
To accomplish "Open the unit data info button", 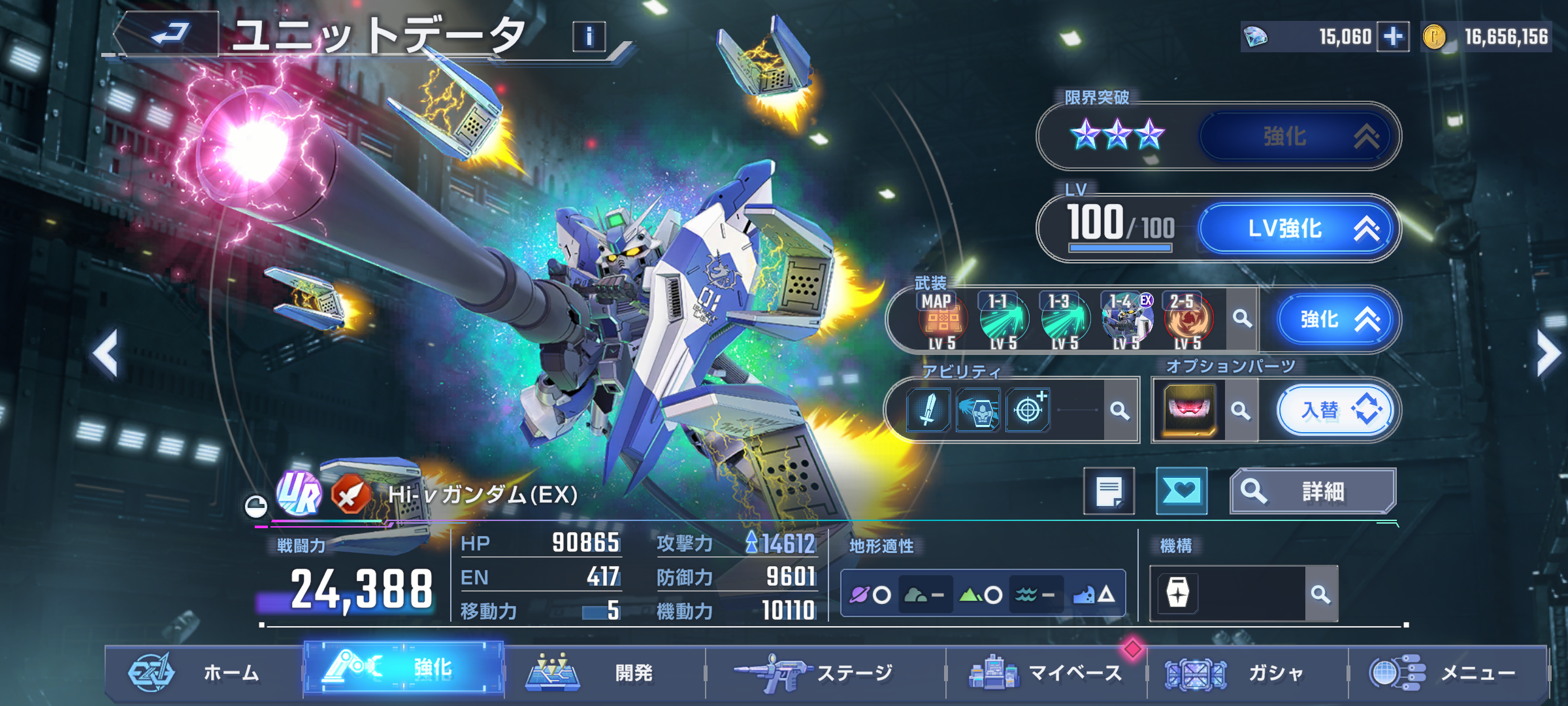I will [589, 37].
